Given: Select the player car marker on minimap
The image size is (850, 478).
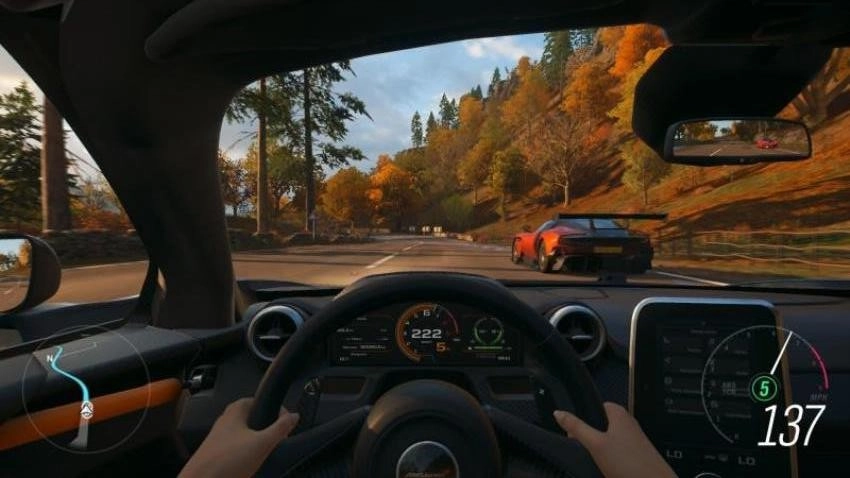Looking at the screenshot, I should [87, 409].
